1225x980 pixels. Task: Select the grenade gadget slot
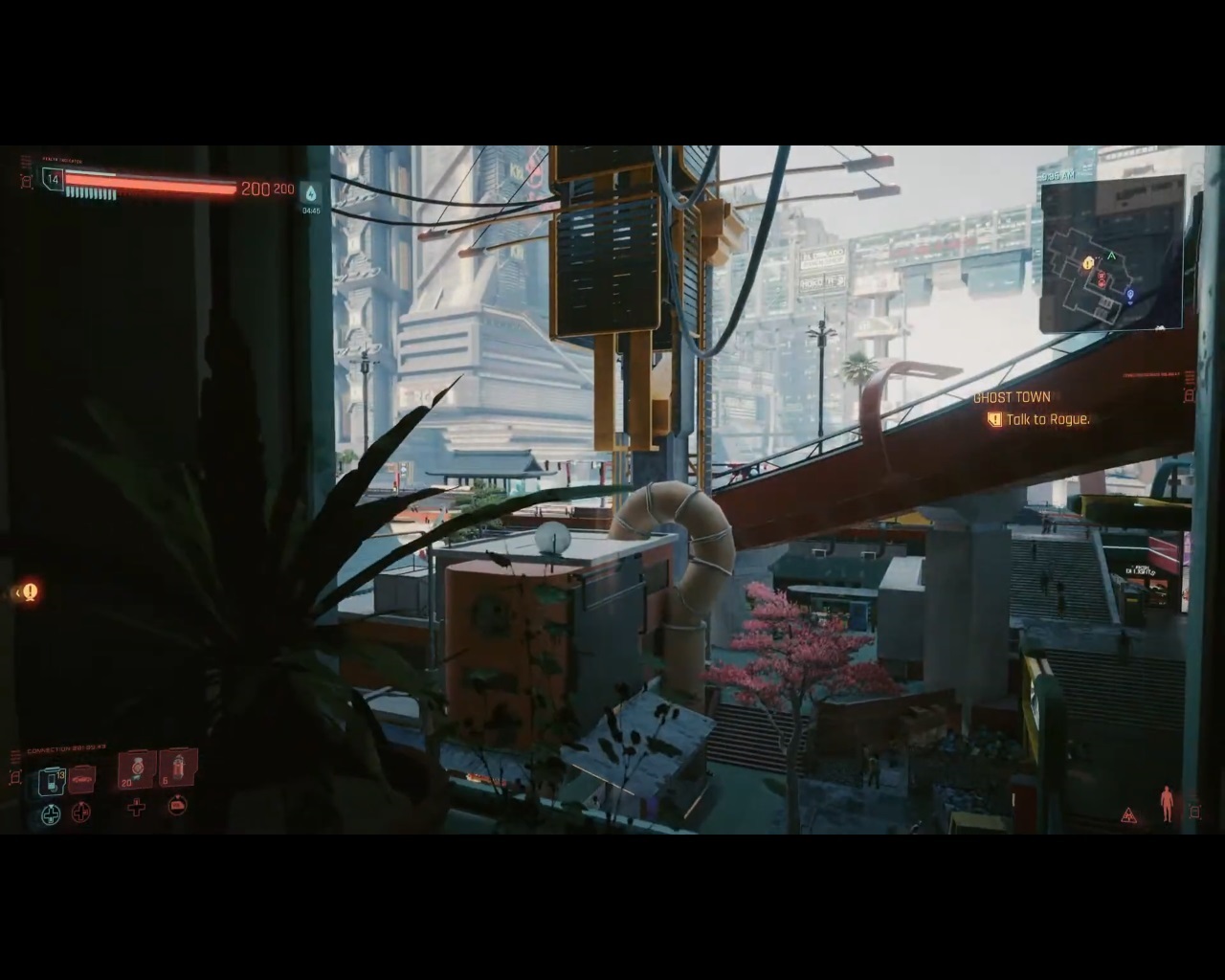[x=178, y=768]
